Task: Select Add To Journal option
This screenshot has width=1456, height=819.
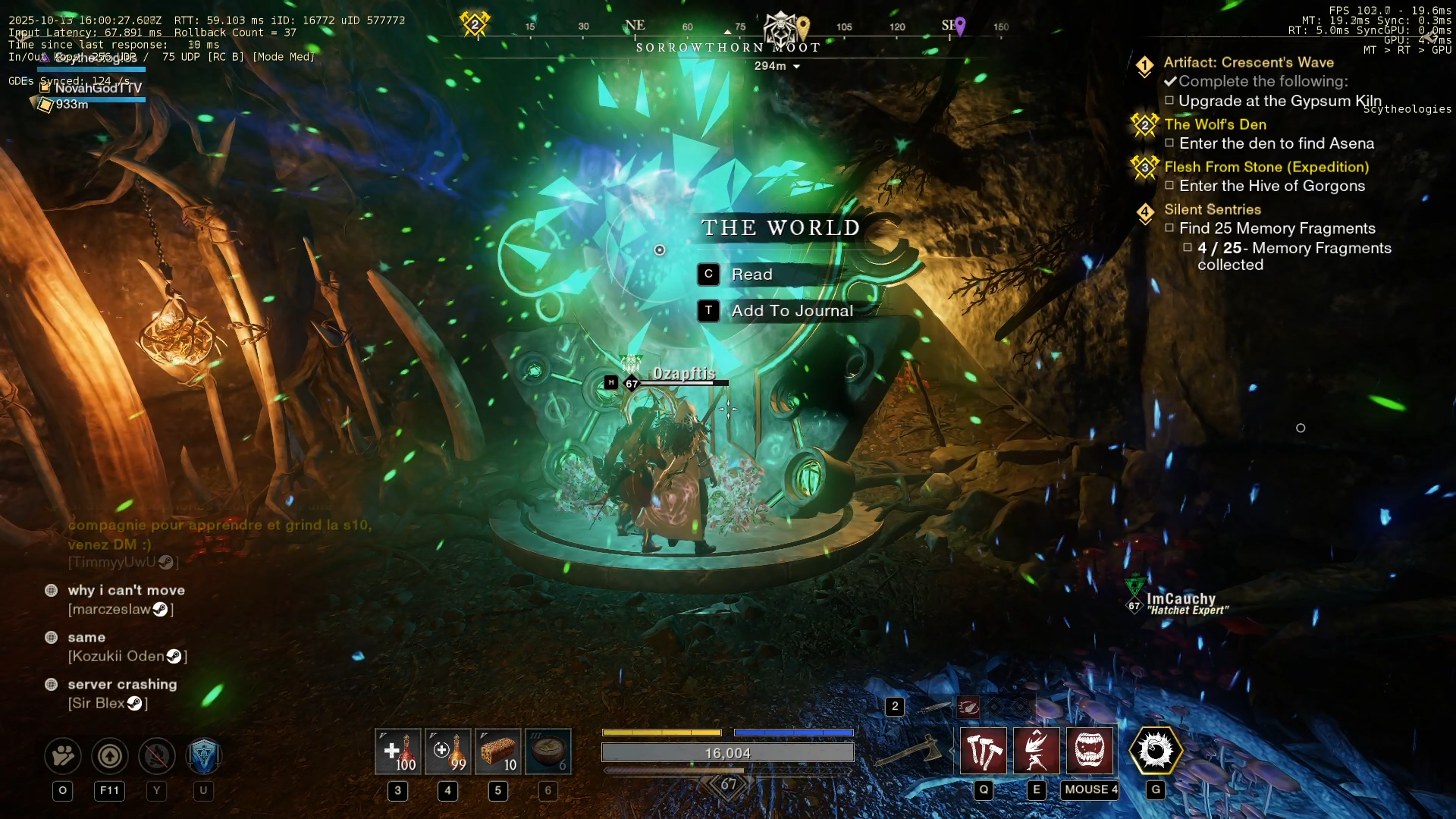Action: [791, 311]
